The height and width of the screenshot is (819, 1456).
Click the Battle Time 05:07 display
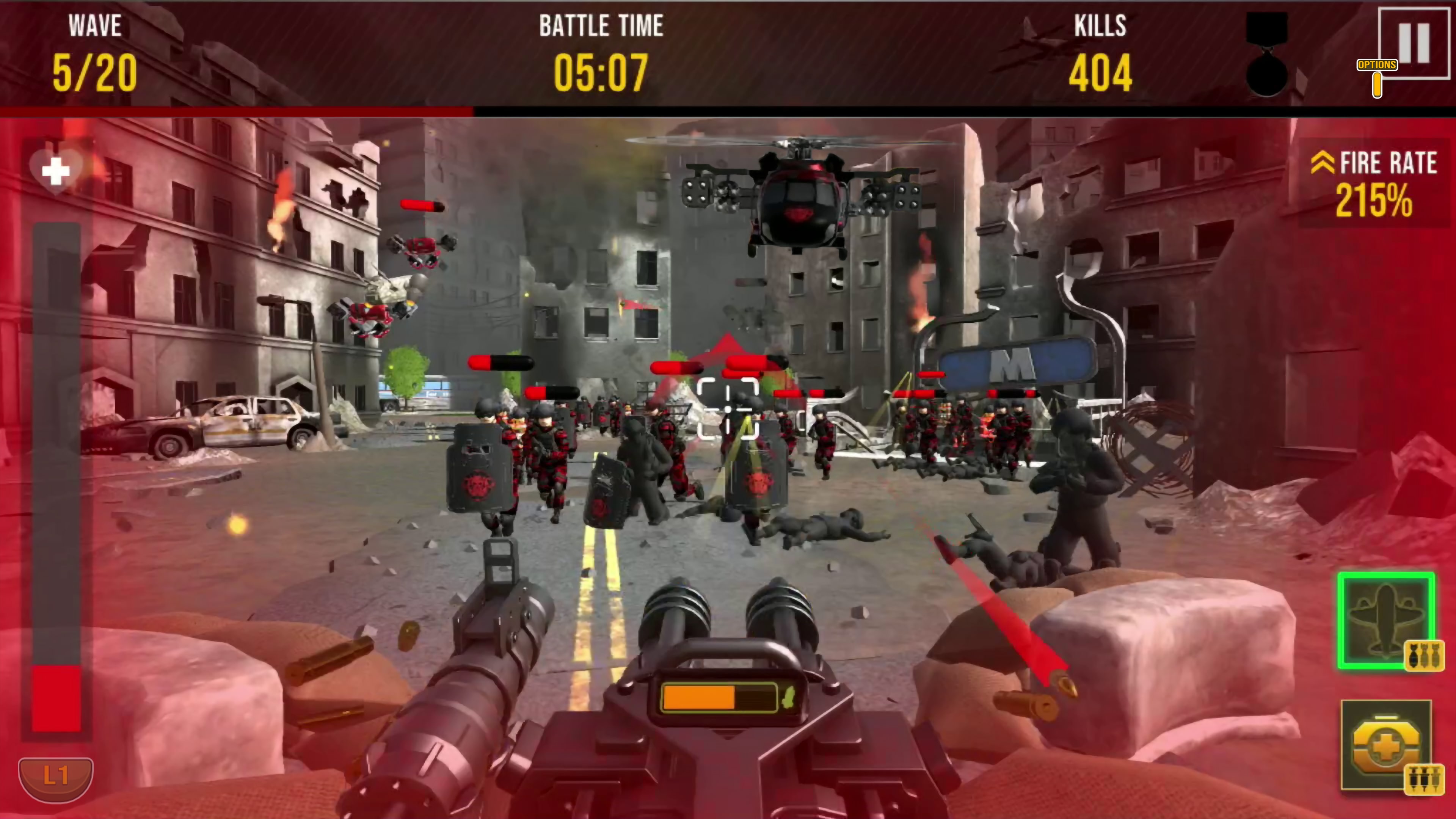pos(601,72)
